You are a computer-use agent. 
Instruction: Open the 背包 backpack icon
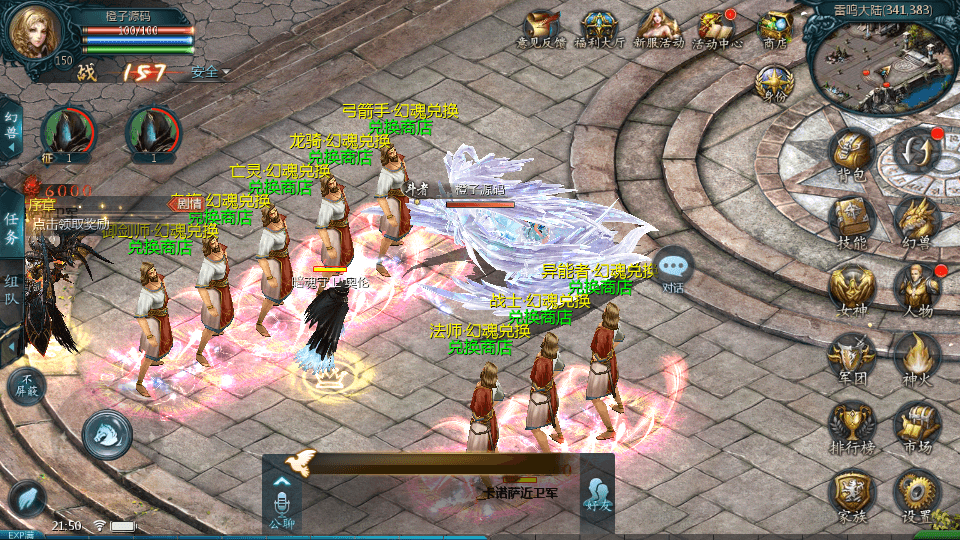[852, 153]
